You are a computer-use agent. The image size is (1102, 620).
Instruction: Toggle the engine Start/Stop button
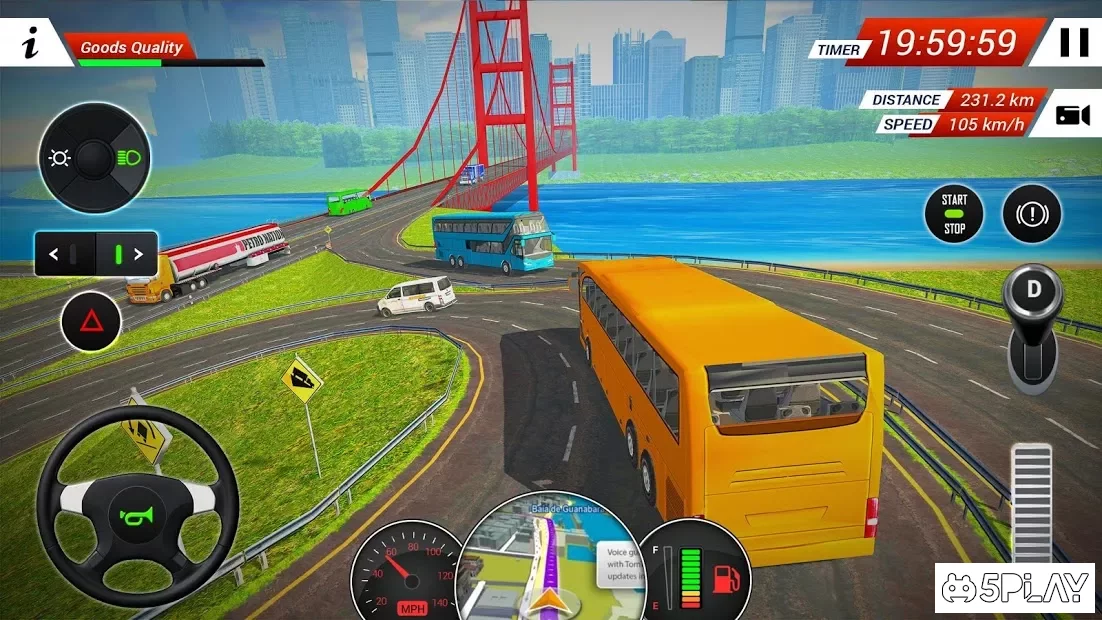coord(954,214)
